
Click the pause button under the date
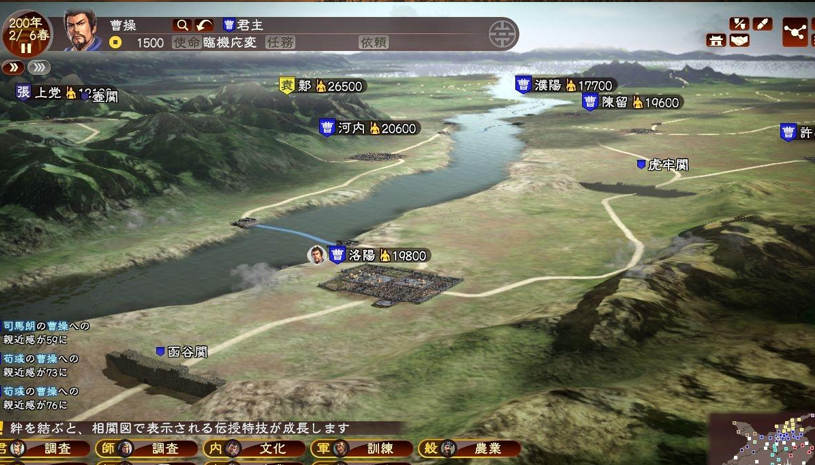[26, 47]
